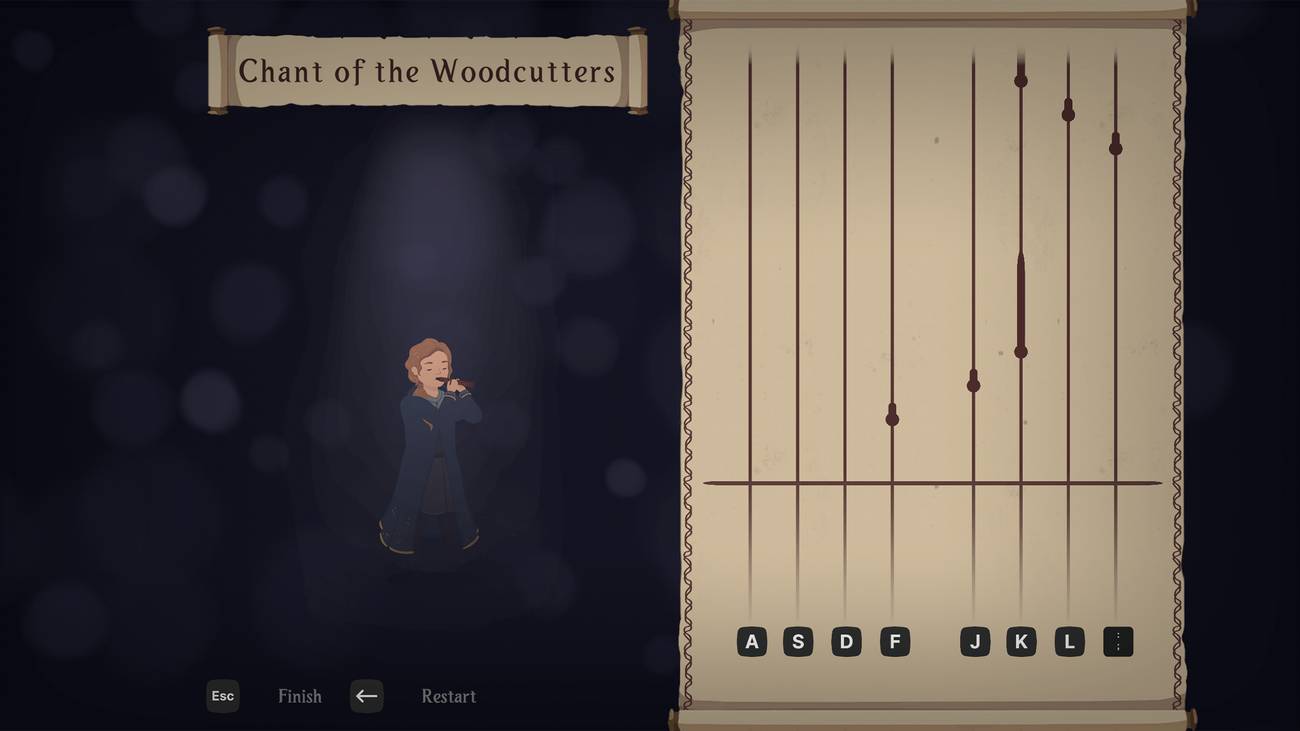
Task: Click the note bead on the F string
Action: [x=893, y=417]
